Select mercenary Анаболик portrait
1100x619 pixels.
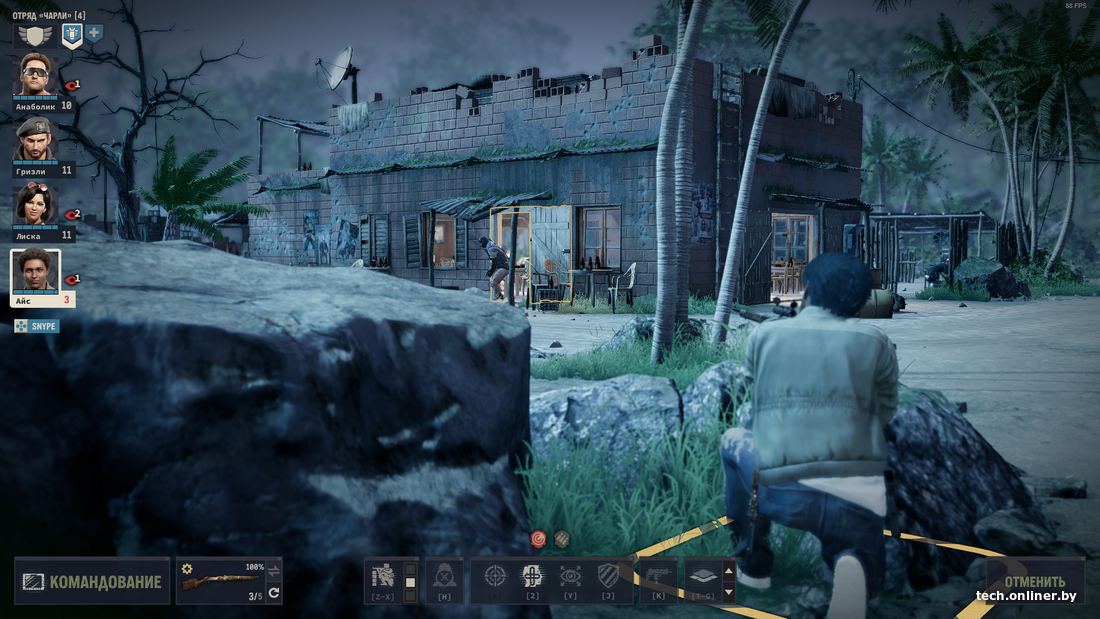pyautogui.click(x=35, y=76)
